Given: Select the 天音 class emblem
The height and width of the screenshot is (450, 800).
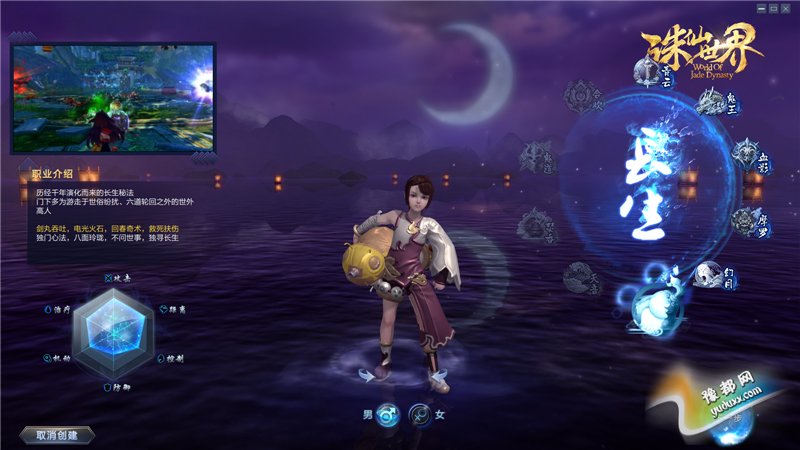Looking at the screenshot, I should click(578, 275).
